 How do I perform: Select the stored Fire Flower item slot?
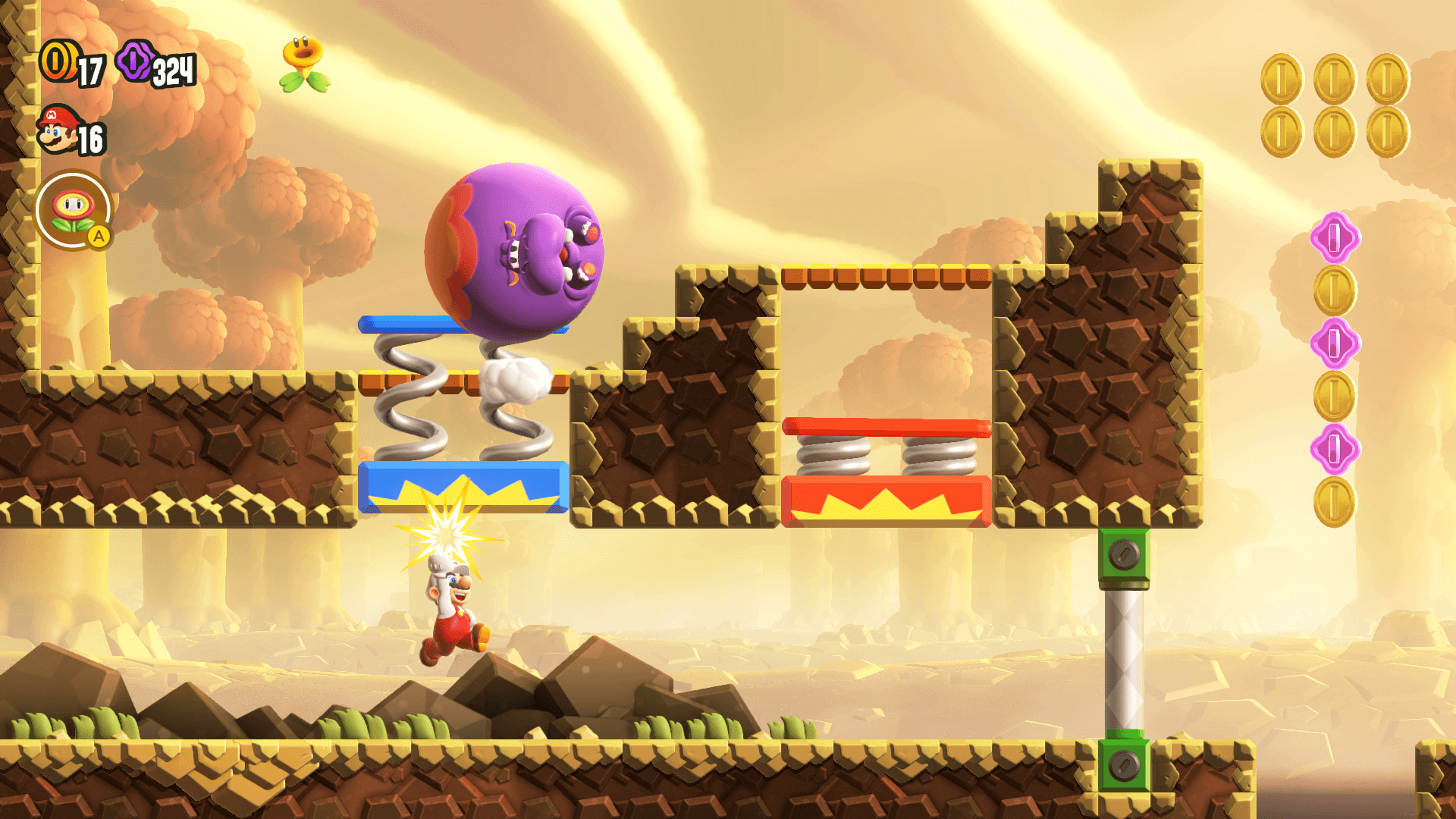click(74, 209)
